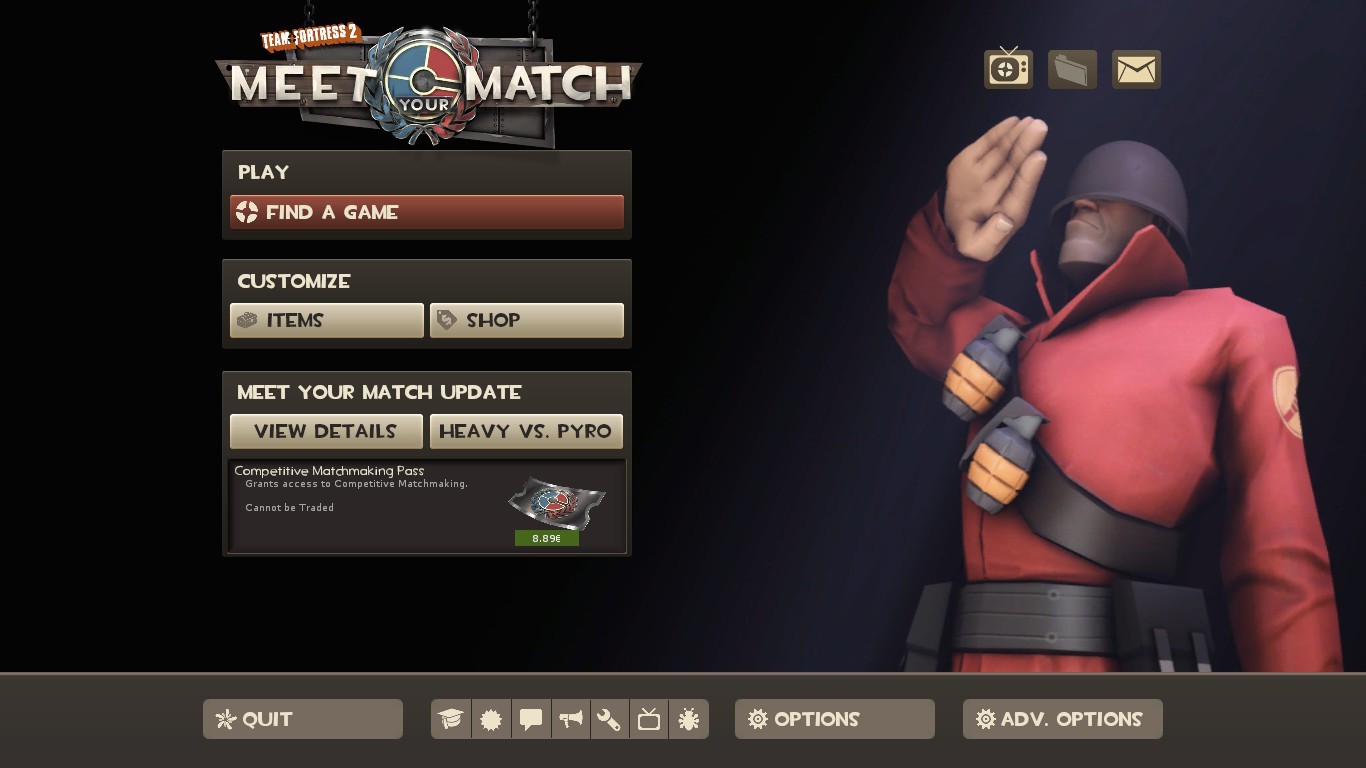
Task: Click the brick icon on the Items button
Action: [246, 320]
